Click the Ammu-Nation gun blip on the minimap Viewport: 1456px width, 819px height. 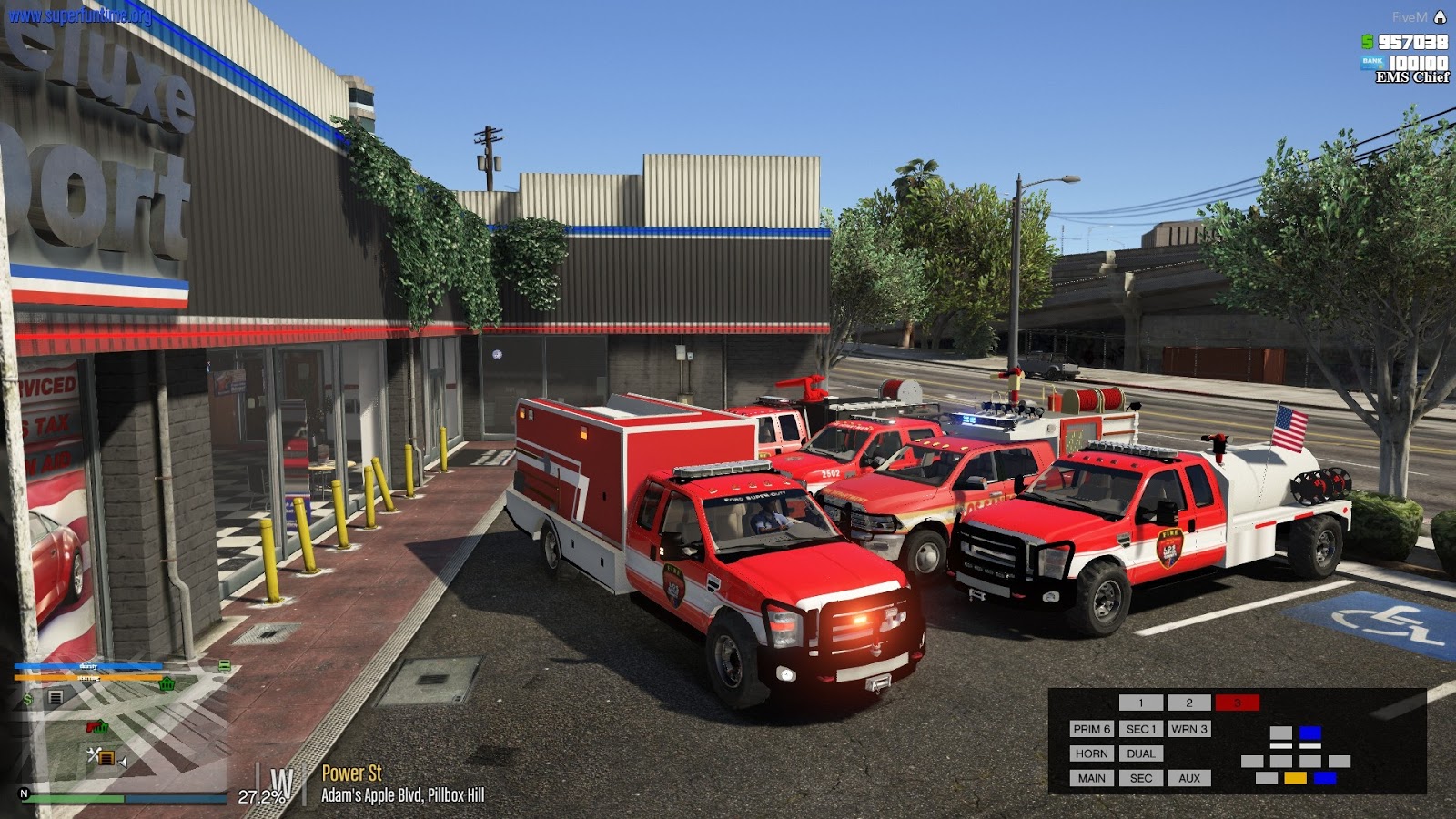click(90, 726)
